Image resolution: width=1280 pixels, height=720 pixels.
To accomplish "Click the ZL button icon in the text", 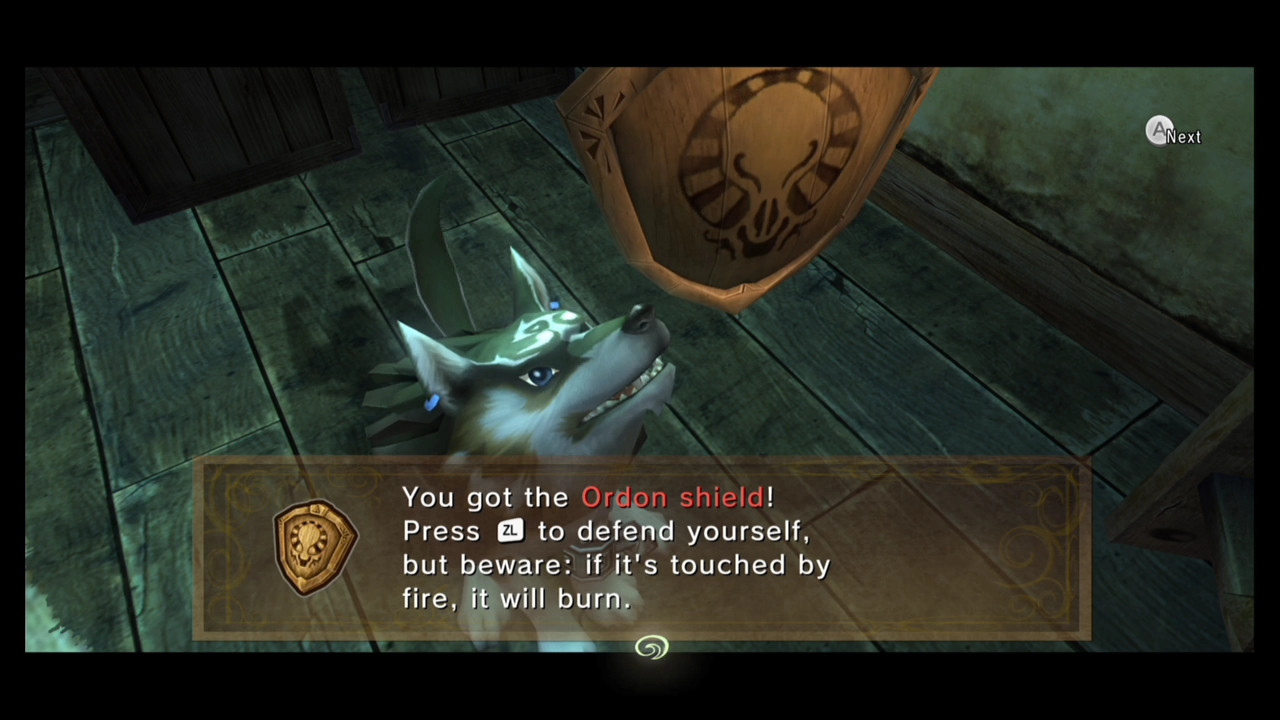I will point(510,531).
